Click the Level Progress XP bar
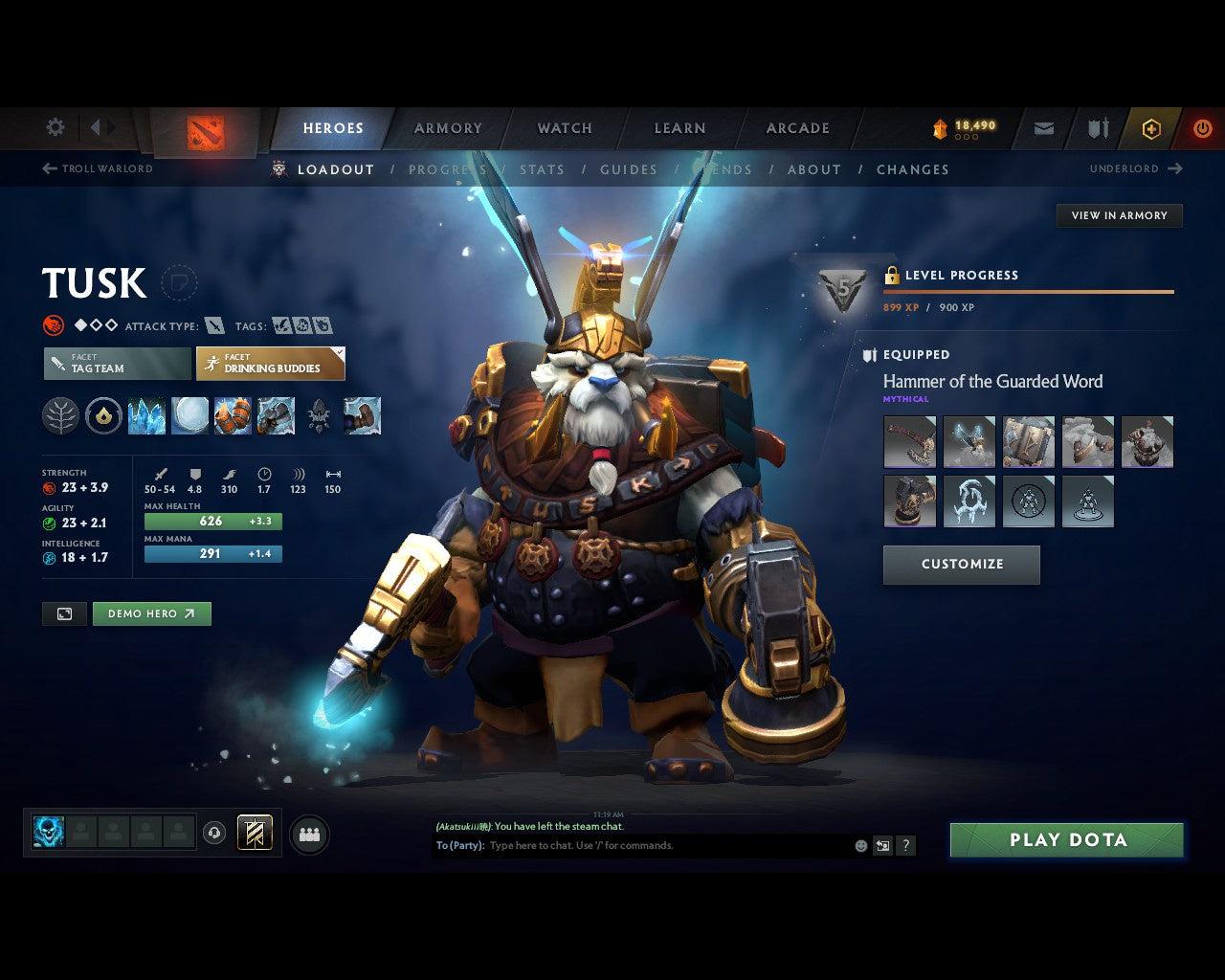The width and height of the screenshot is (1225, 980). 1028,292
